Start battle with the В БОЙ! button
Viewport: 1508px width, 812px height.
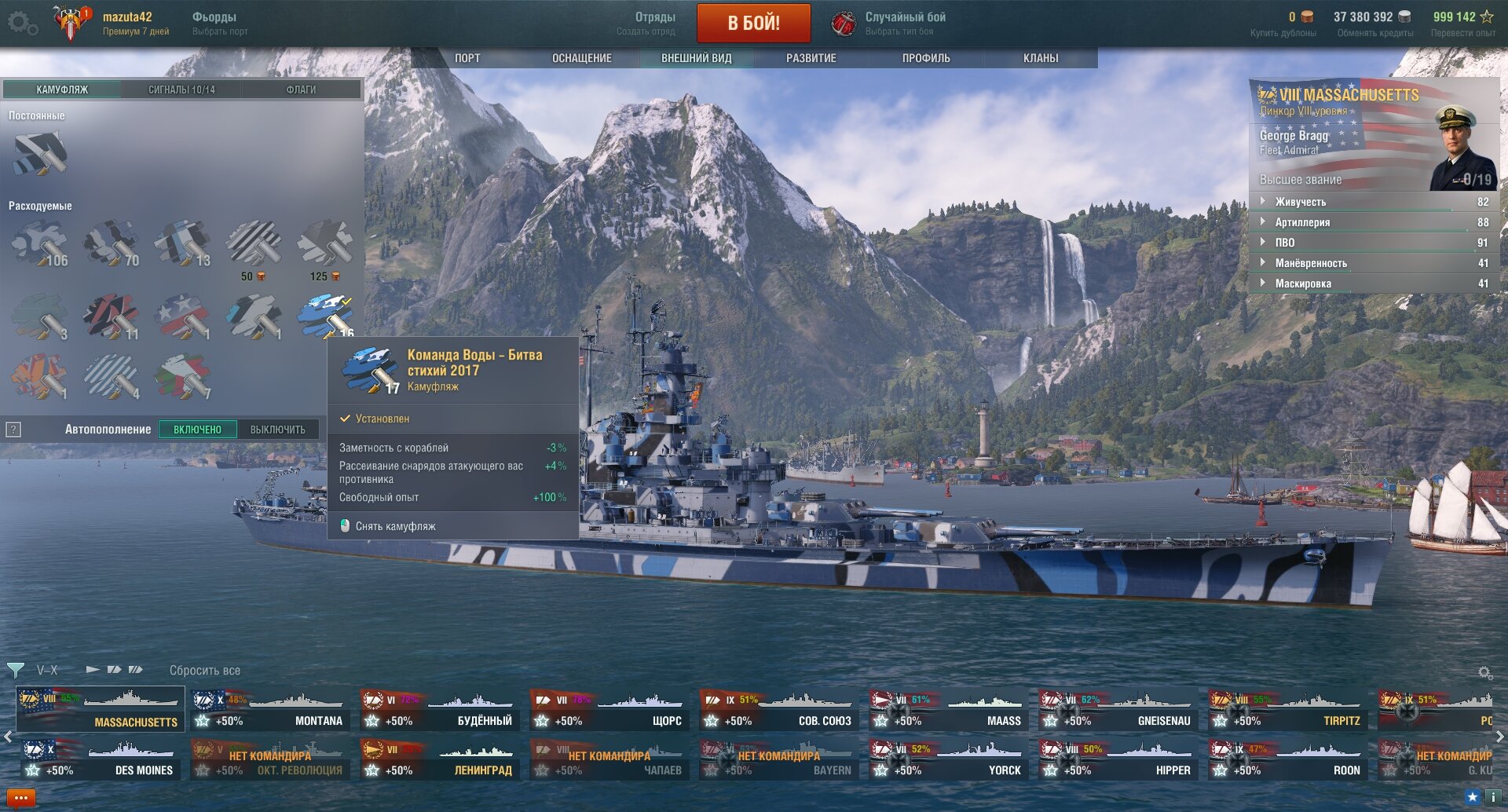click(753, 23)
